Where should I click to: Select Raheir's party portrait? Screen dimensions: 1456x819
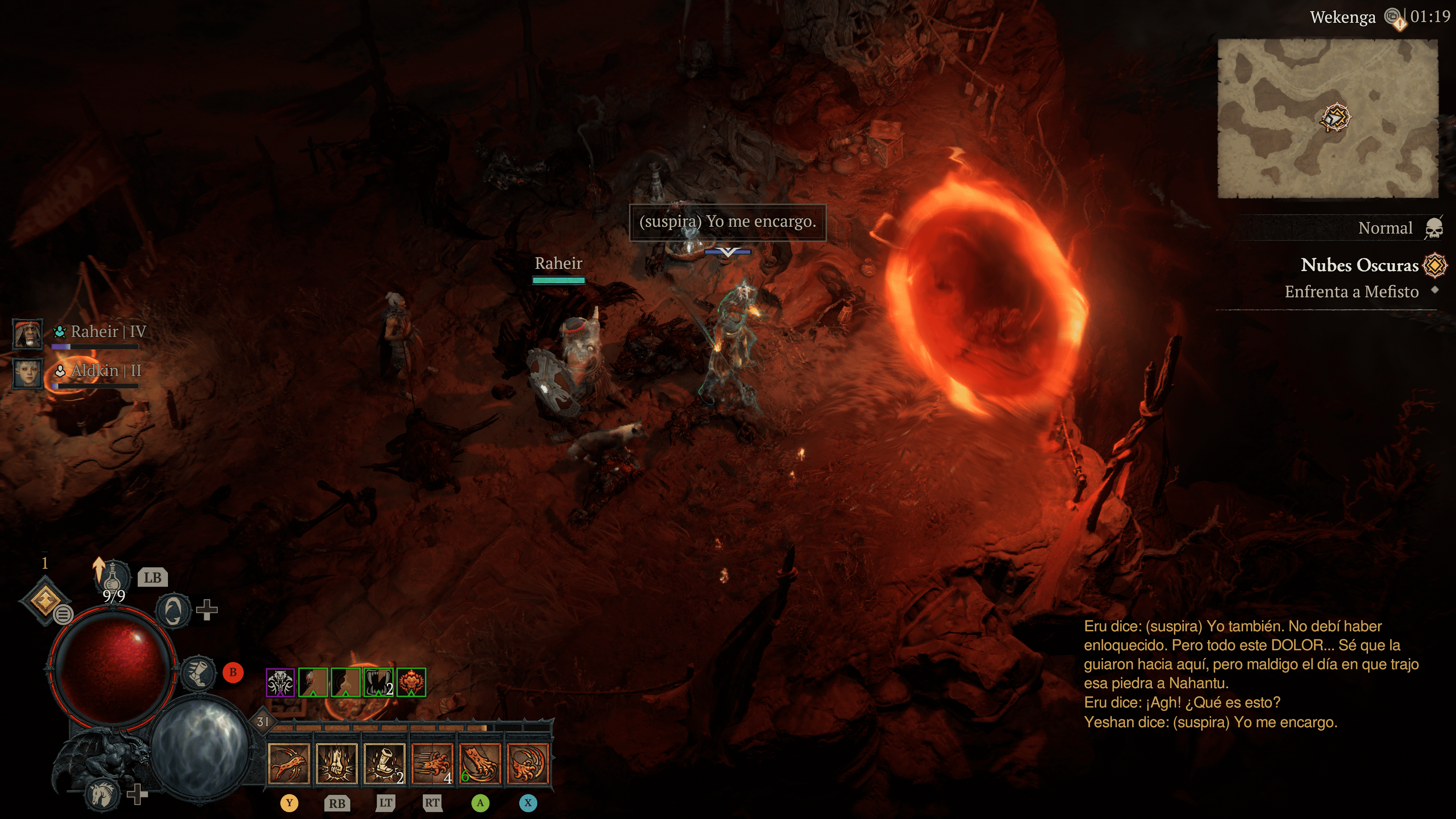pos(28,334)
